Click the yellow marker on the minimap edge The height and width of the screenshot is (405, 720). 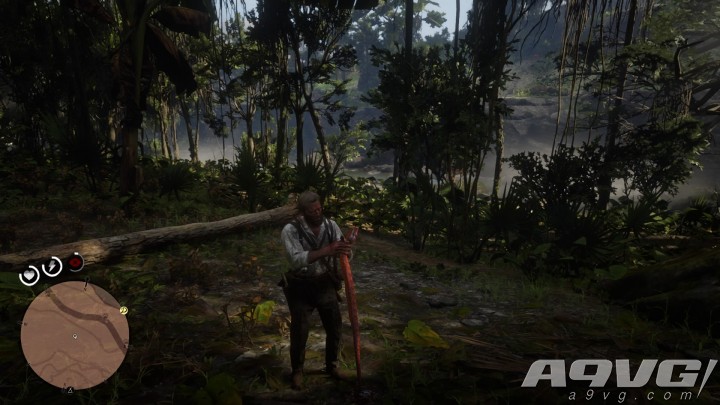point(124,310)
